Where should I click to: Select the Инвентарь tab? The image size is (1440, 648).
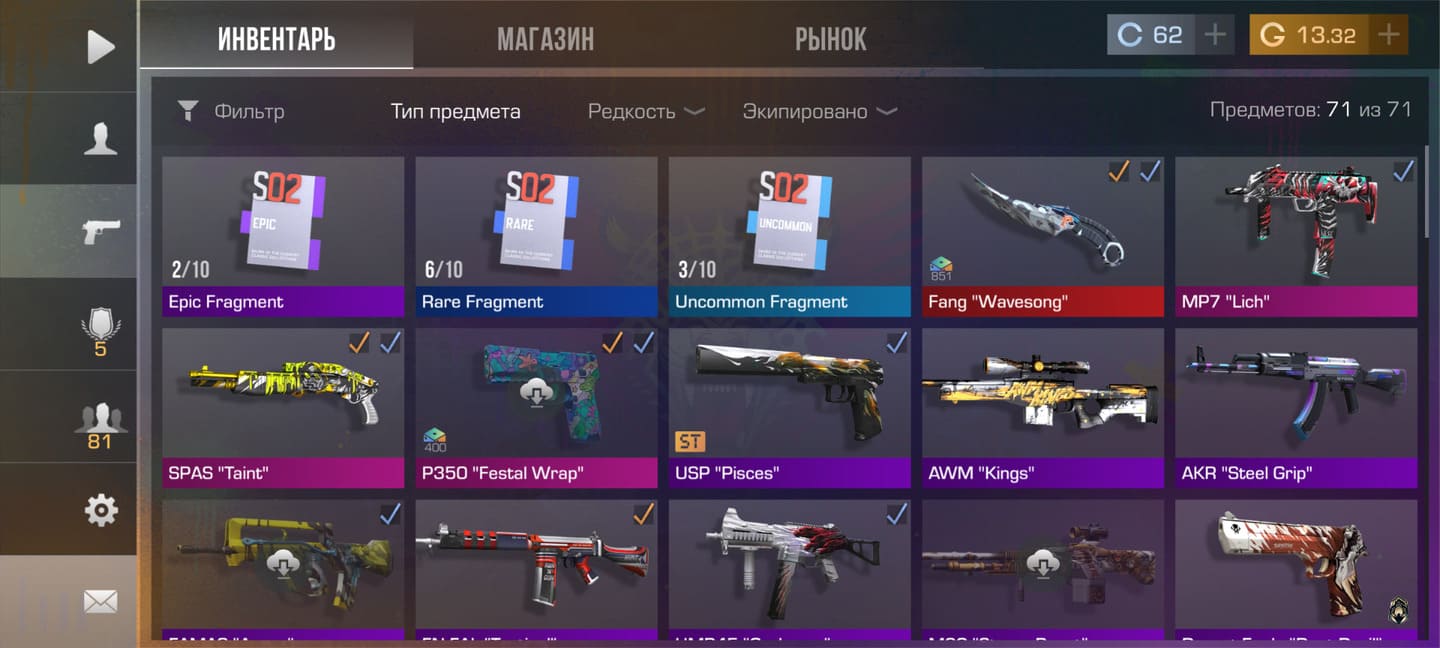click(x=276, y=39)
